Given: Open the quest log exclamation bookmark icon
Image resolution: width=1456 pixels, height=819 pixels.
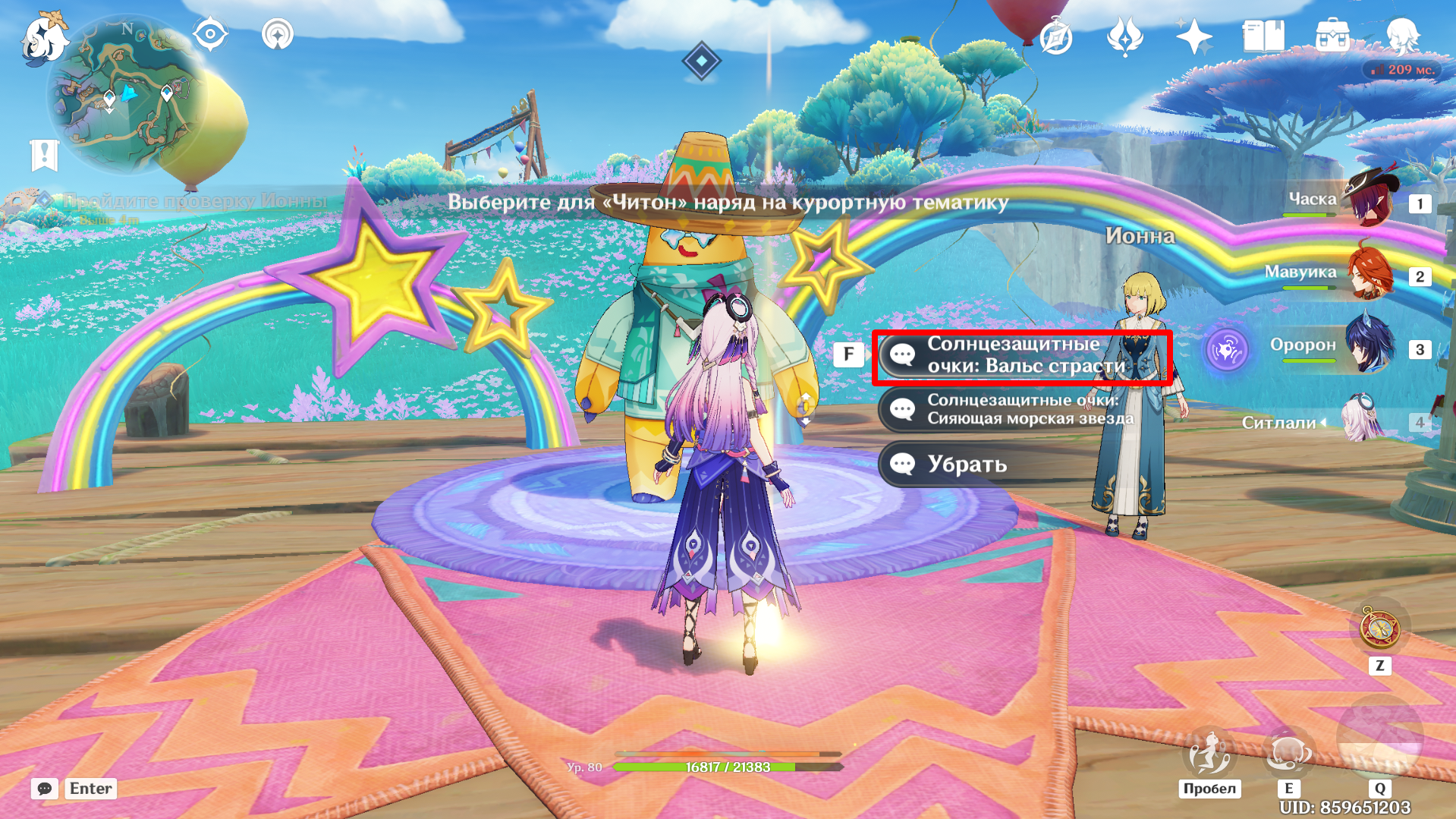Looking at the screenshot, I should pyautogui.click(x=44, y=156).
